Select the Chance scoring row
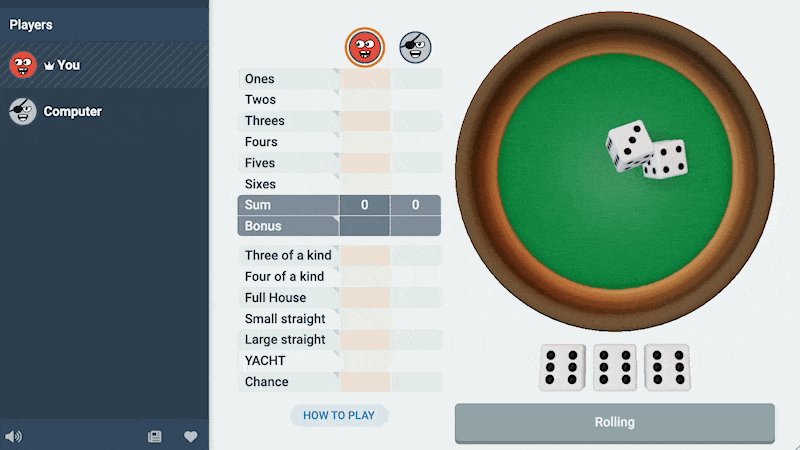 coord(364,382)
